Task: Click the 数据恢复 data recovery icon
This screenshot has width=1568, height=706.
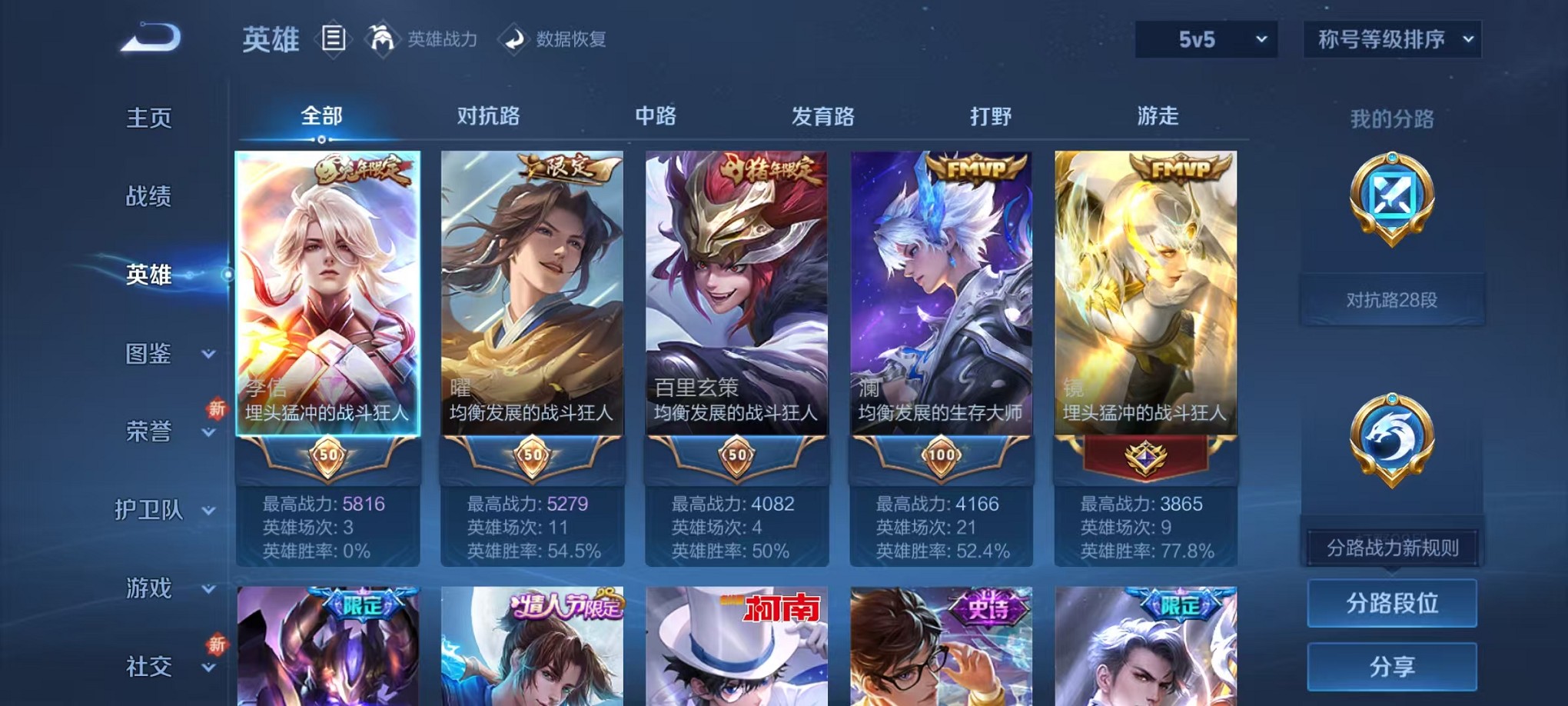Action: click(x=513, y=40)
